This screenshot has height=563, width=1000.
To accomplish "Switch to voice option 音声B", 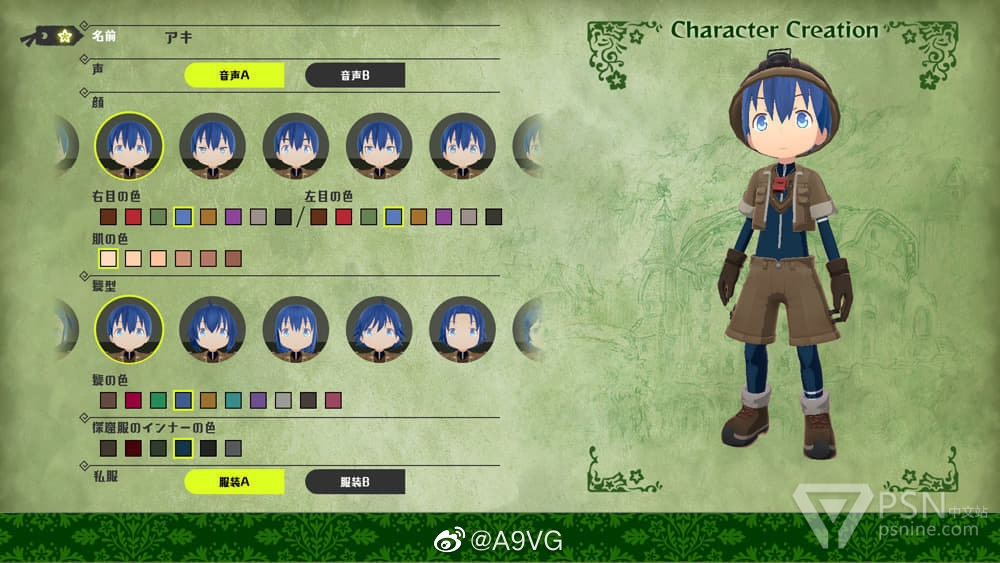I will tap(355, 76).
